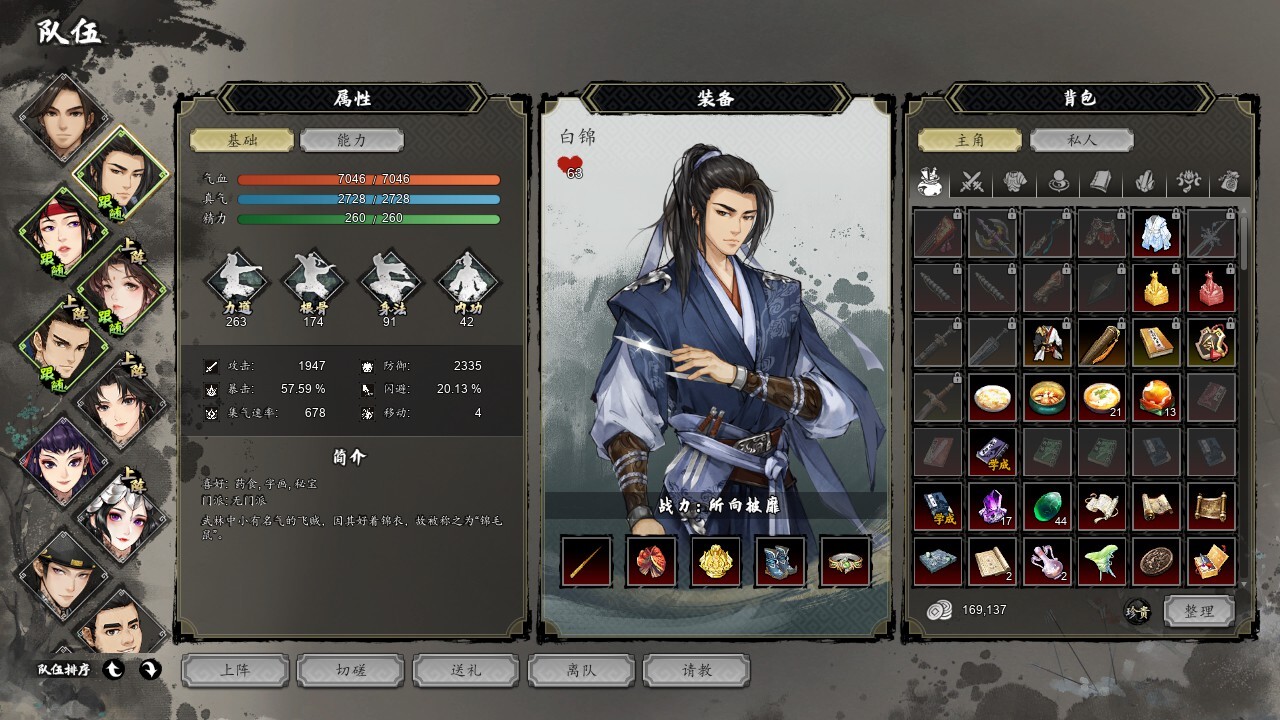This screenshot has height=720, width=1280.
Task: Open the 私人 backpack tab
Action: (x=1081, y=141)
